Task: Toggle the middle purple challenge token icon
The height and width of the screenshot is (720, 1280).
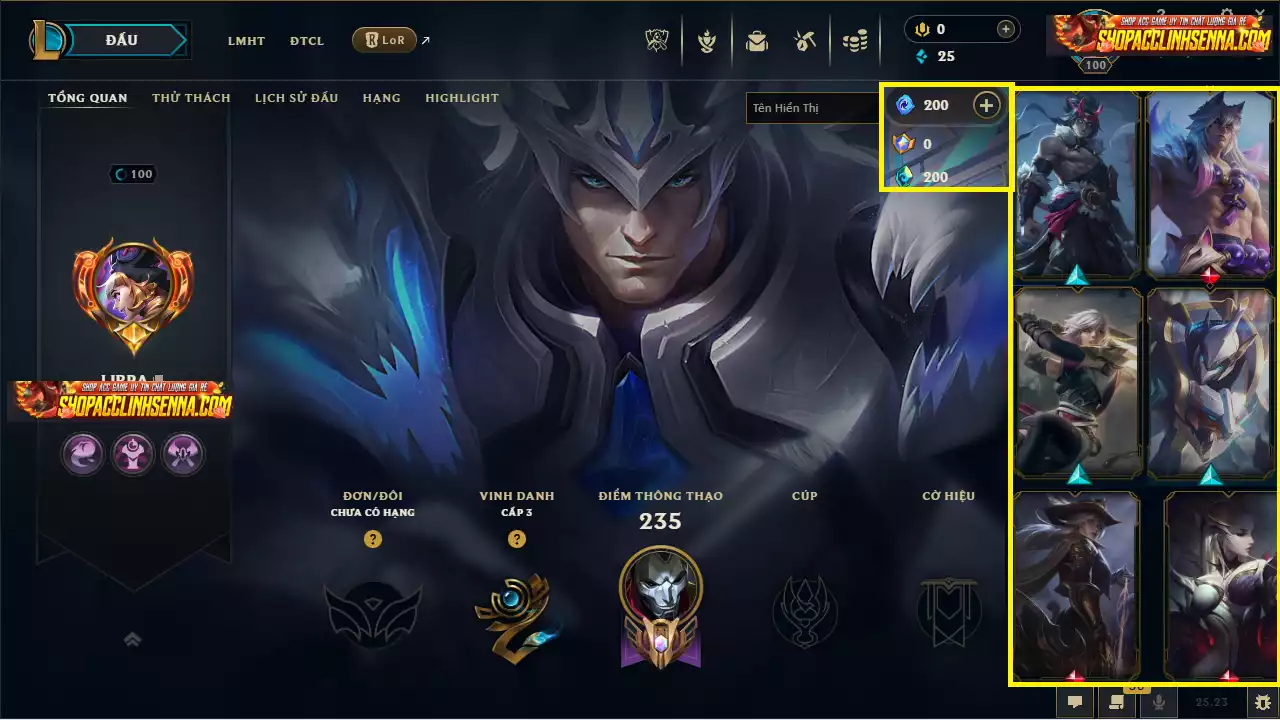Action: coord(133,454)
